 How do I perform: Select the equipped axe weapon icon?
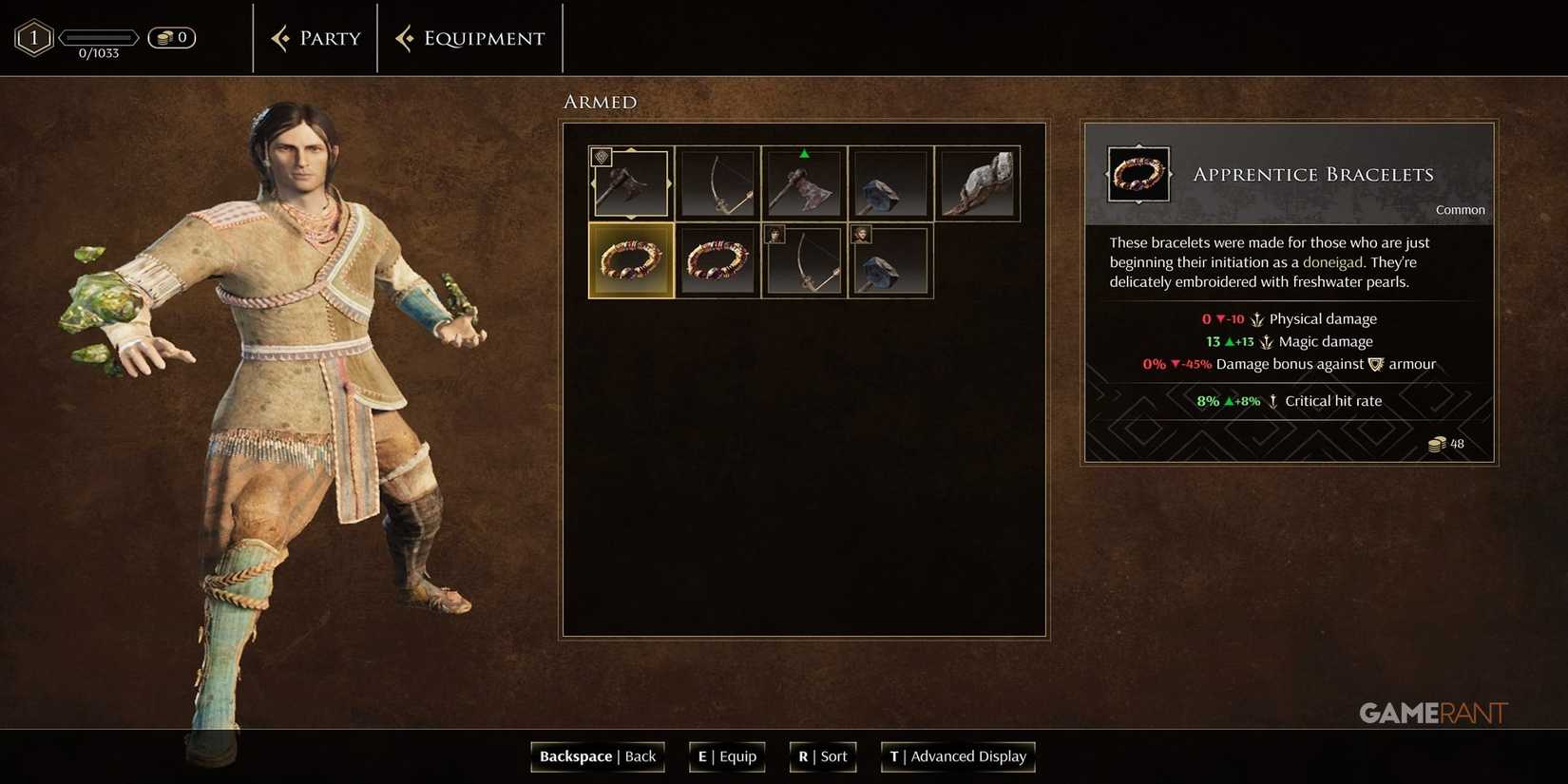coord(630,182)
